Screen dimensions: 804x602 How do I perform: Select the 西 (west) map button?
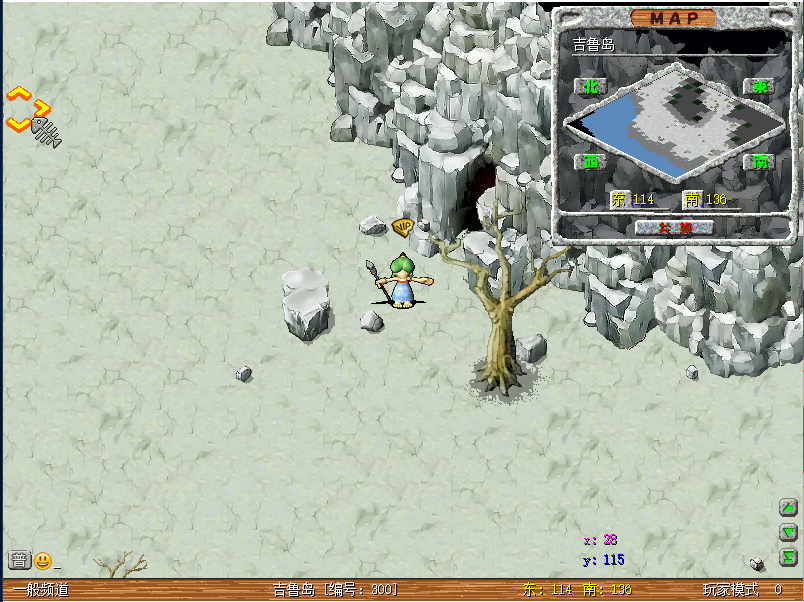tap(591, 161)
